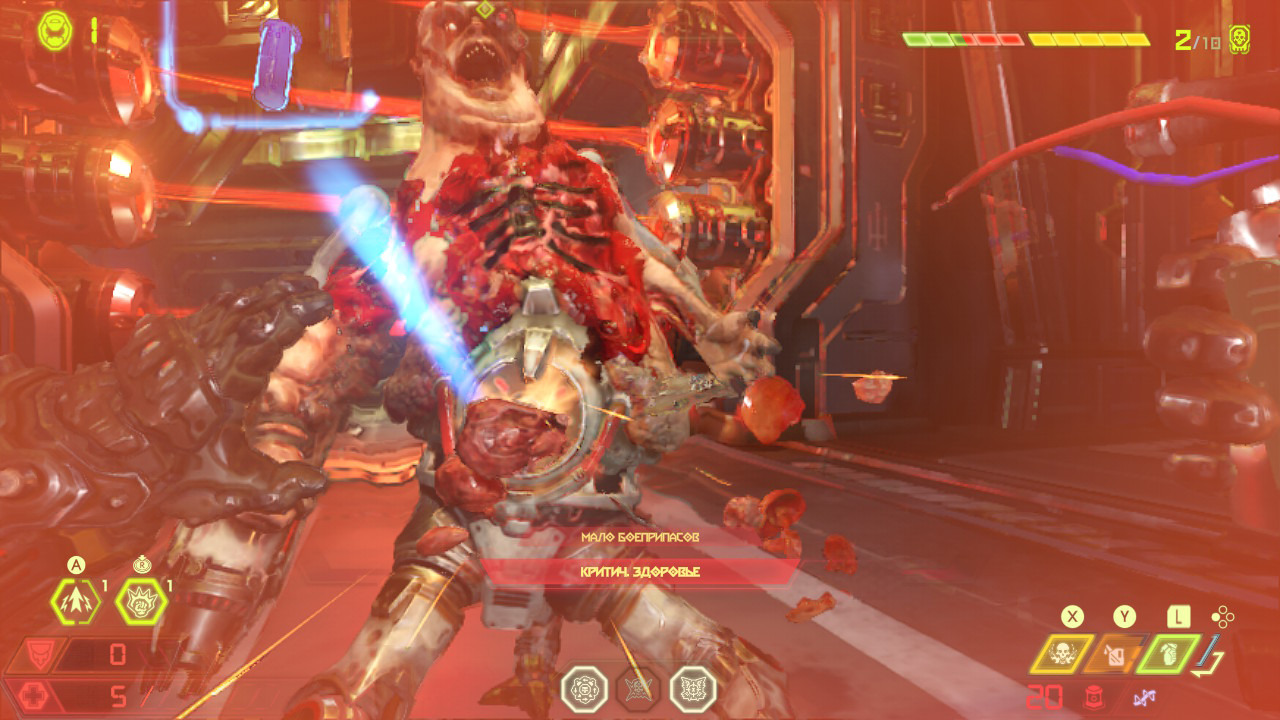Screen dimensions: 1280x720
Task: Choose the dimmed skull rune in the middle
Action: click(638, 689)
